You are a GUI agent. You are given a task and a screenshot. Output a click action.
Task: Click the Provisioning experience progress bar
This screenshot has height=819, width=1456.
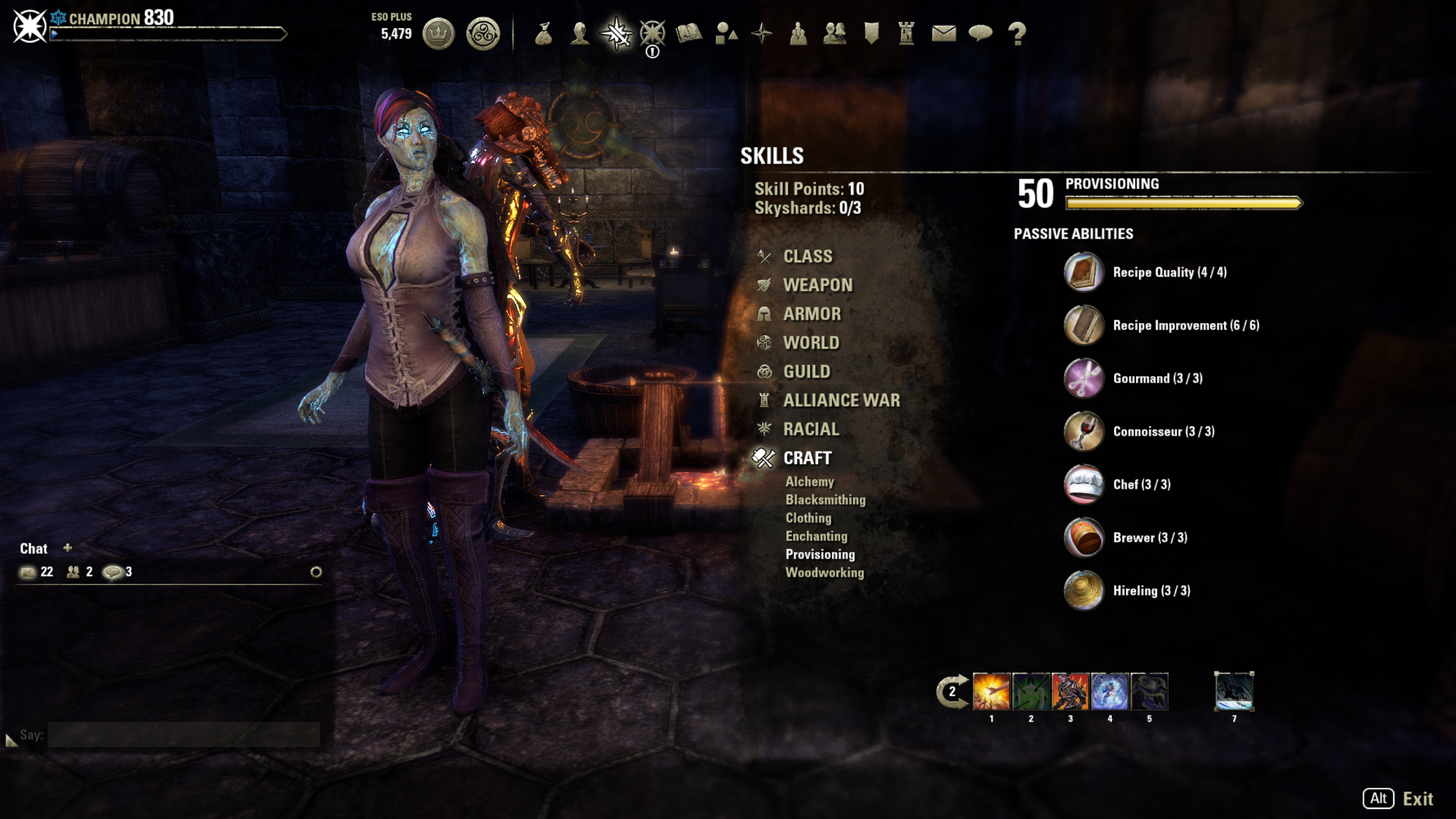[1183, 202]
